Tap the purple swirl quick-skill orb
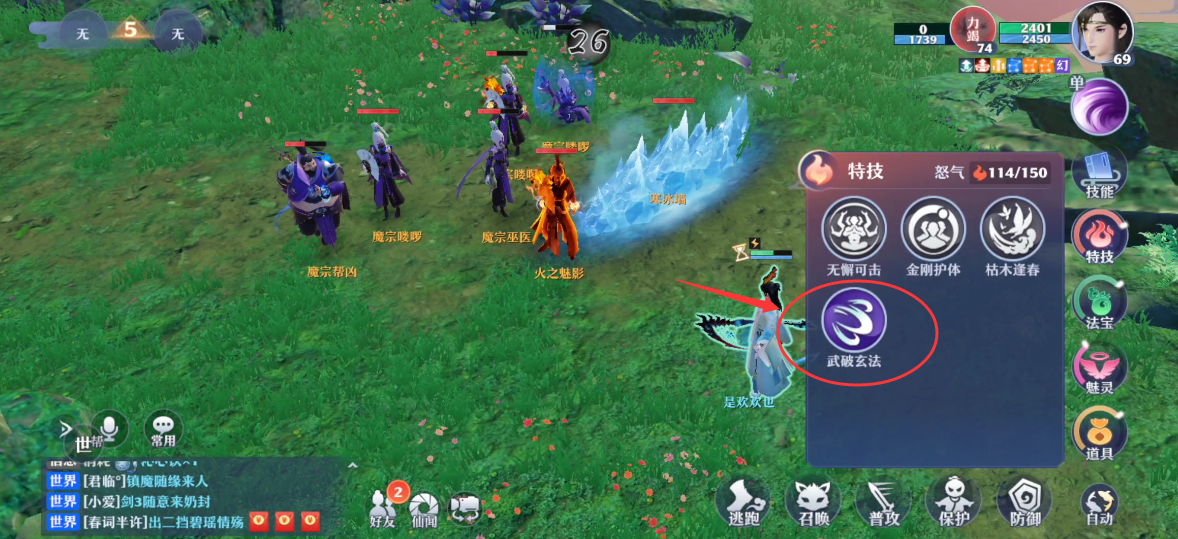 coord(1099,106)
